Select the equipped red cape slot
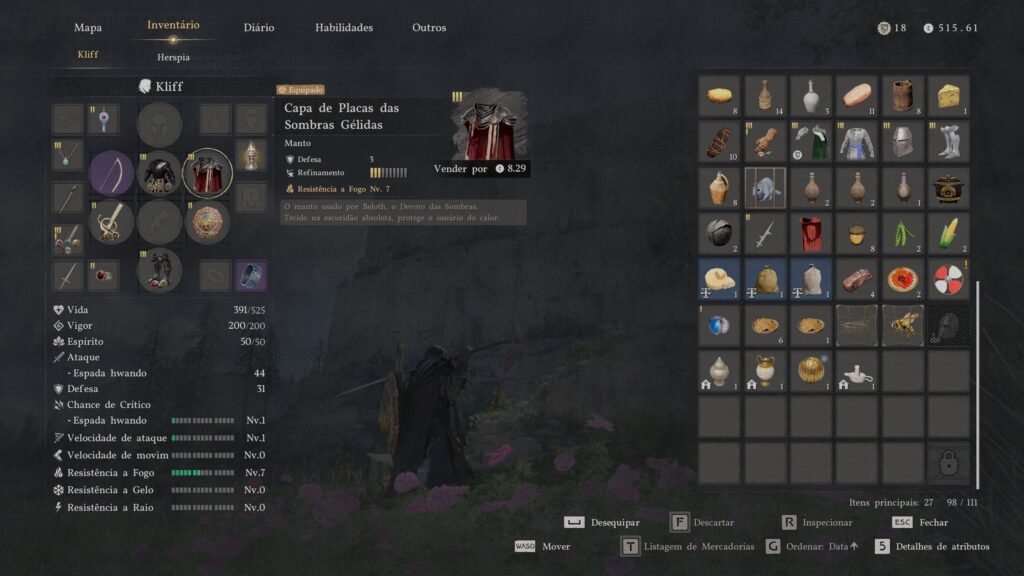Image resolution: width=1024 pixels, height=576 pixels. (x=208, y=173)
